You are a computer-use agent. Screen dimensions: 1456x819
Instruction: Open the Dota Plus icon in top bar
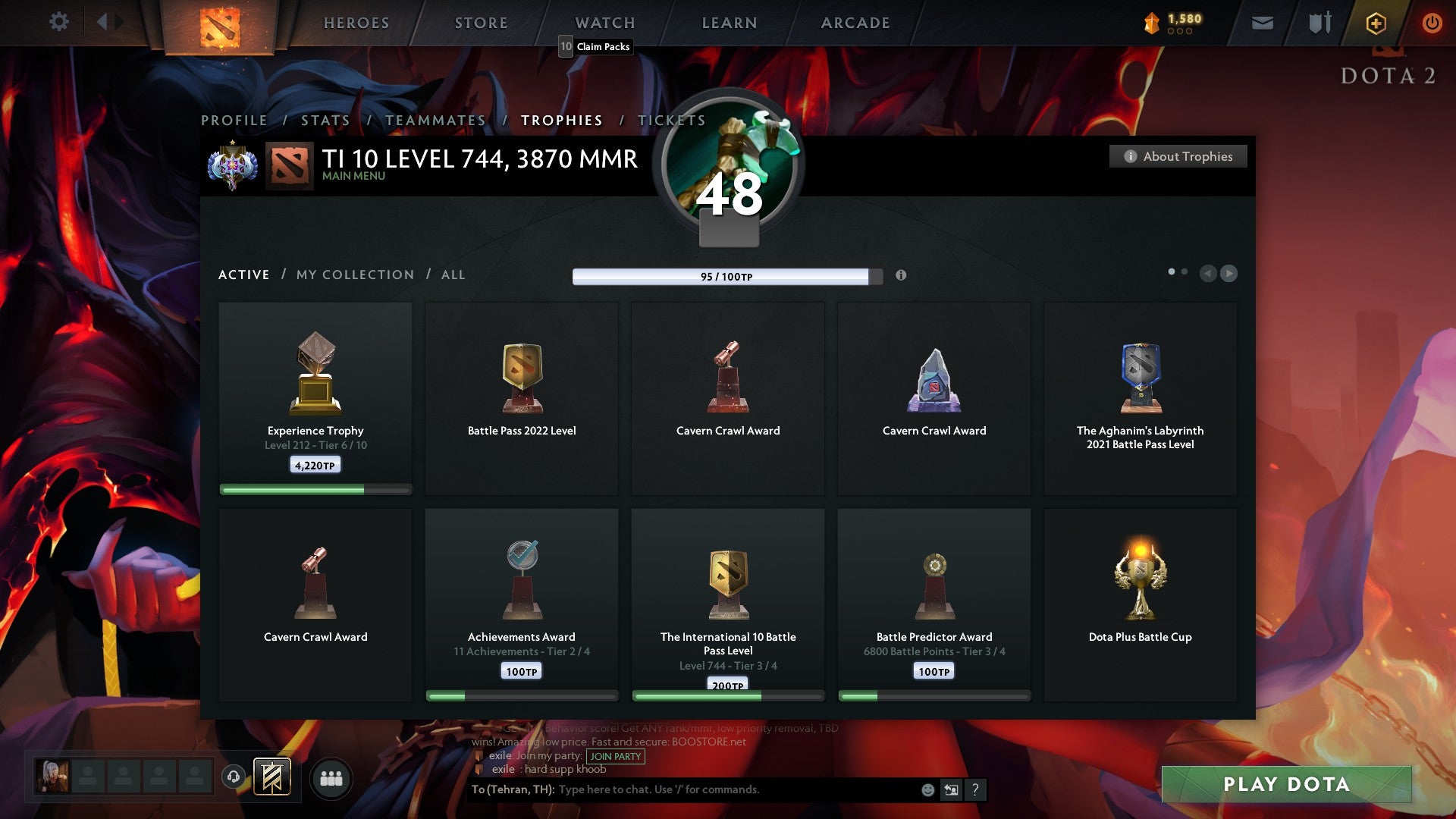[x=1375, y=23]
